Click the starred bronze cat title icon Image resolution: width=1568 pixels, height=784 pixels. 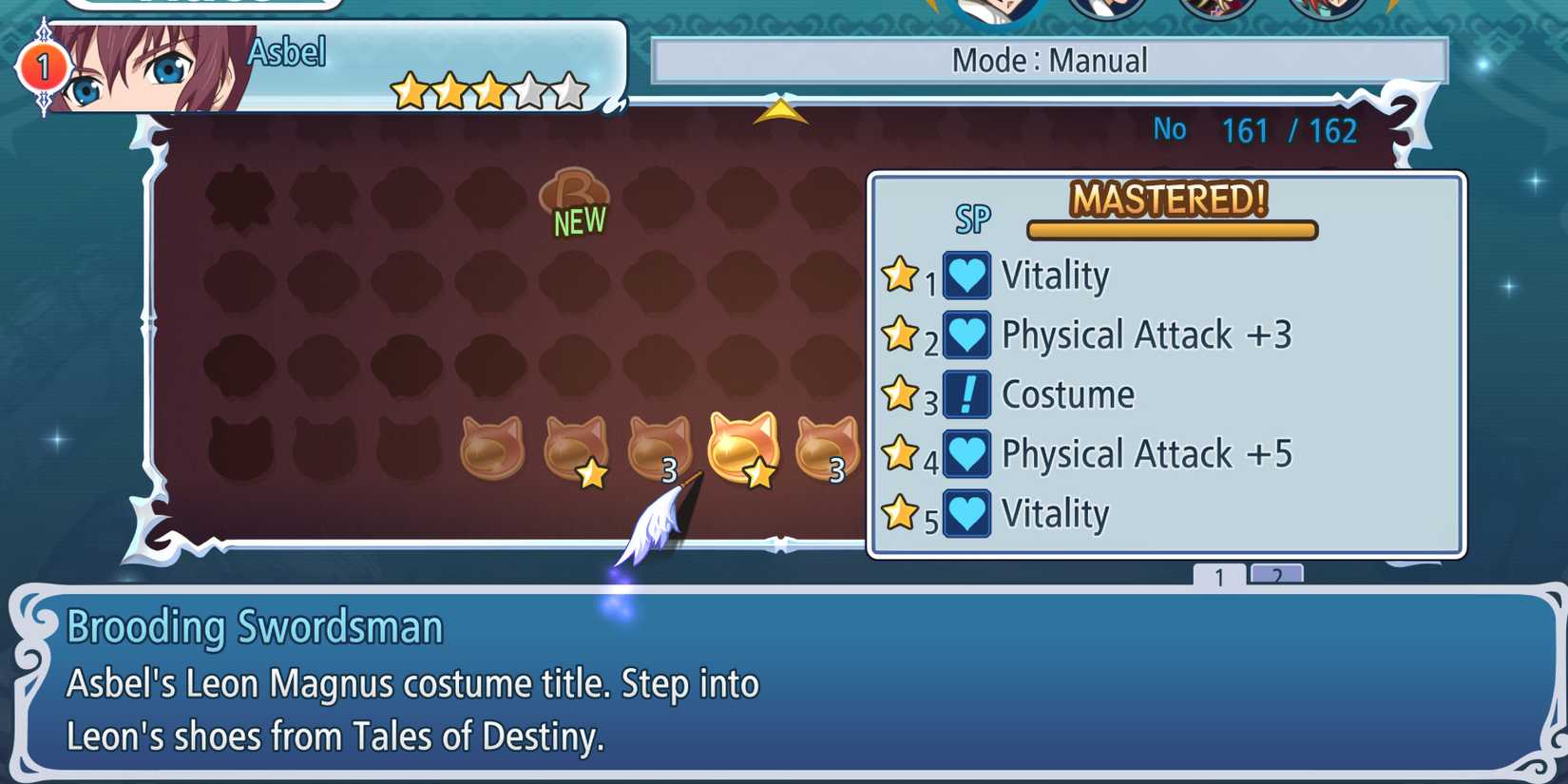[x=575, y=447]
